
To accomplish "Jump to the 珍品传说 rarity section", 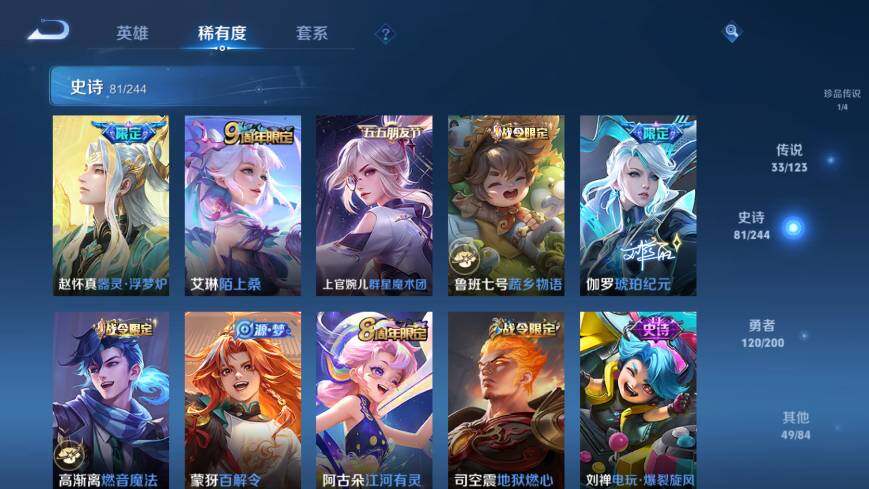I will point(842,99).
